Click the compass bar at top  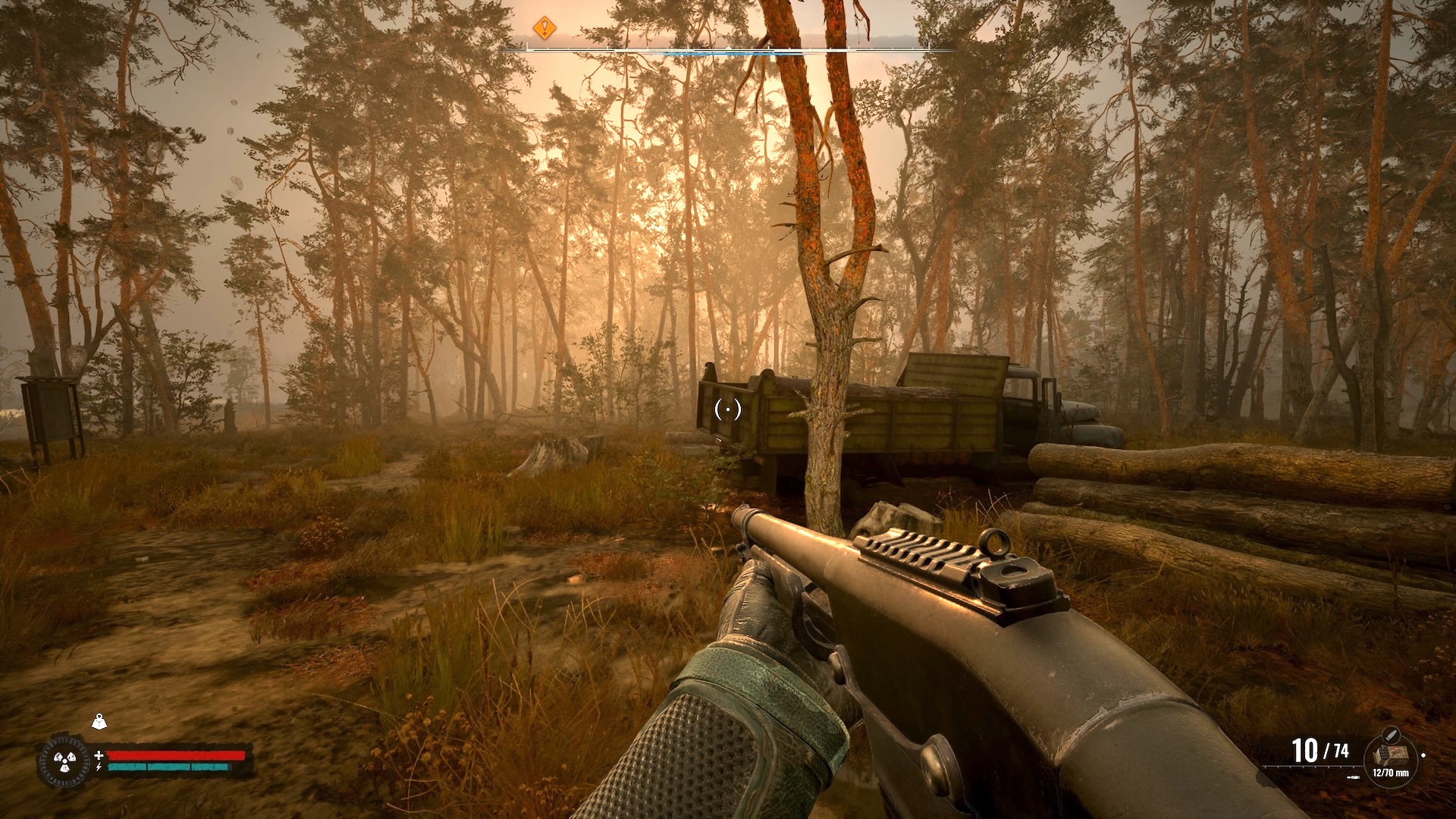tap(728, 50)
